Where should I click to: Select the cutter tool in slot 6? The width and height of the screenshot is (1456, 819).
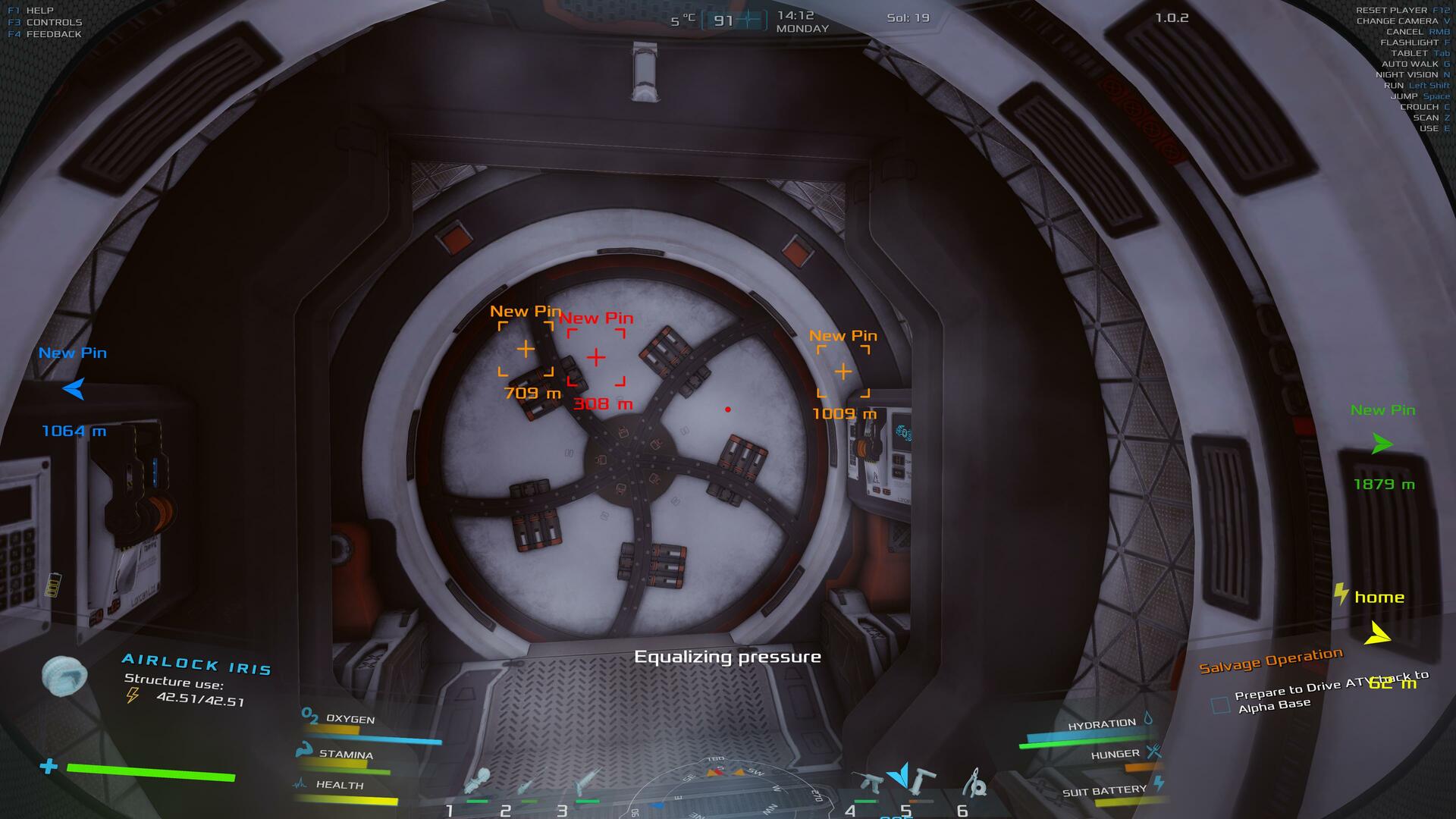(x=977, y=782)
